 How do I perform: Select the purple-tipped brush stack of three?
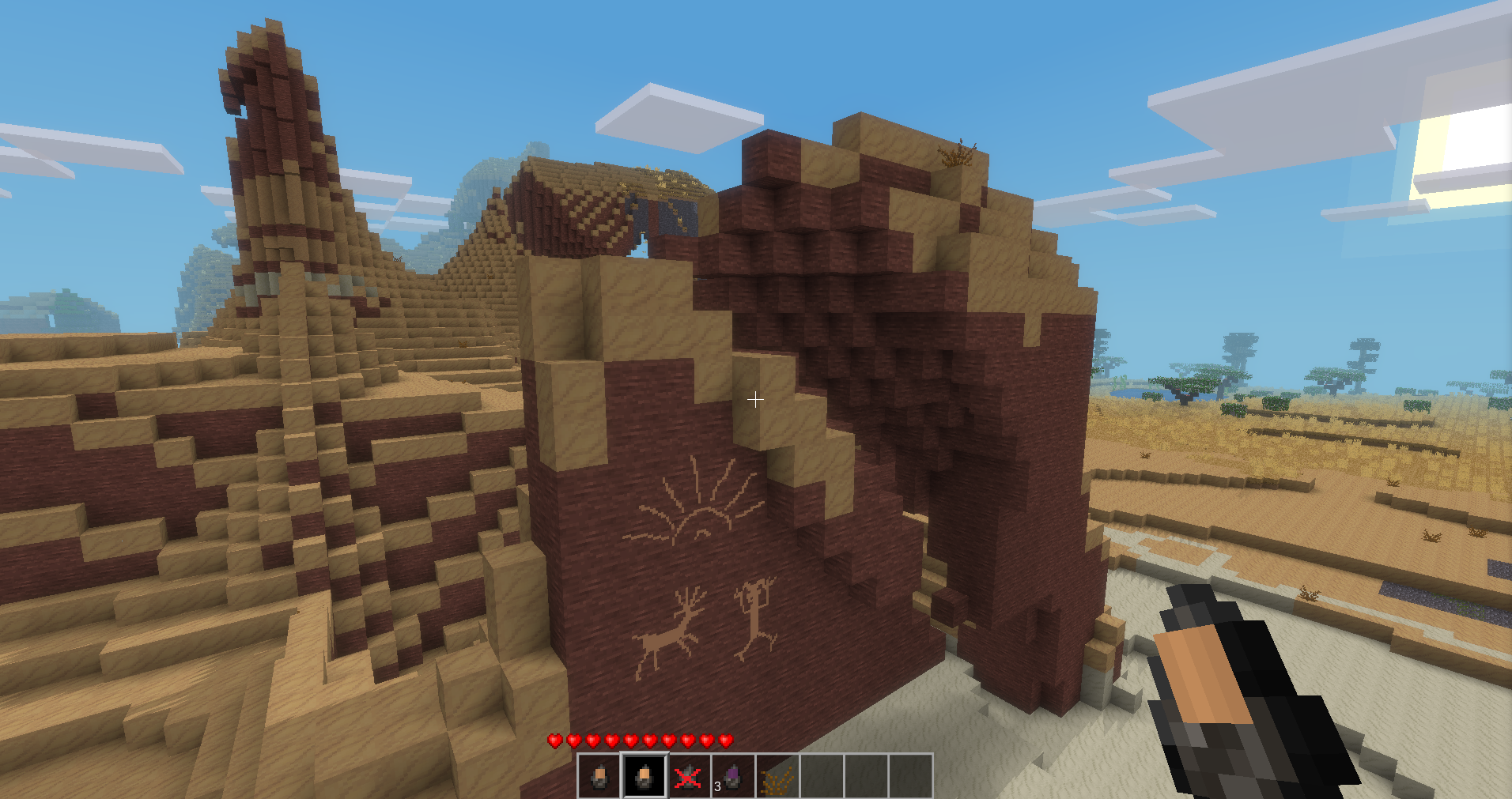point(733,775)
